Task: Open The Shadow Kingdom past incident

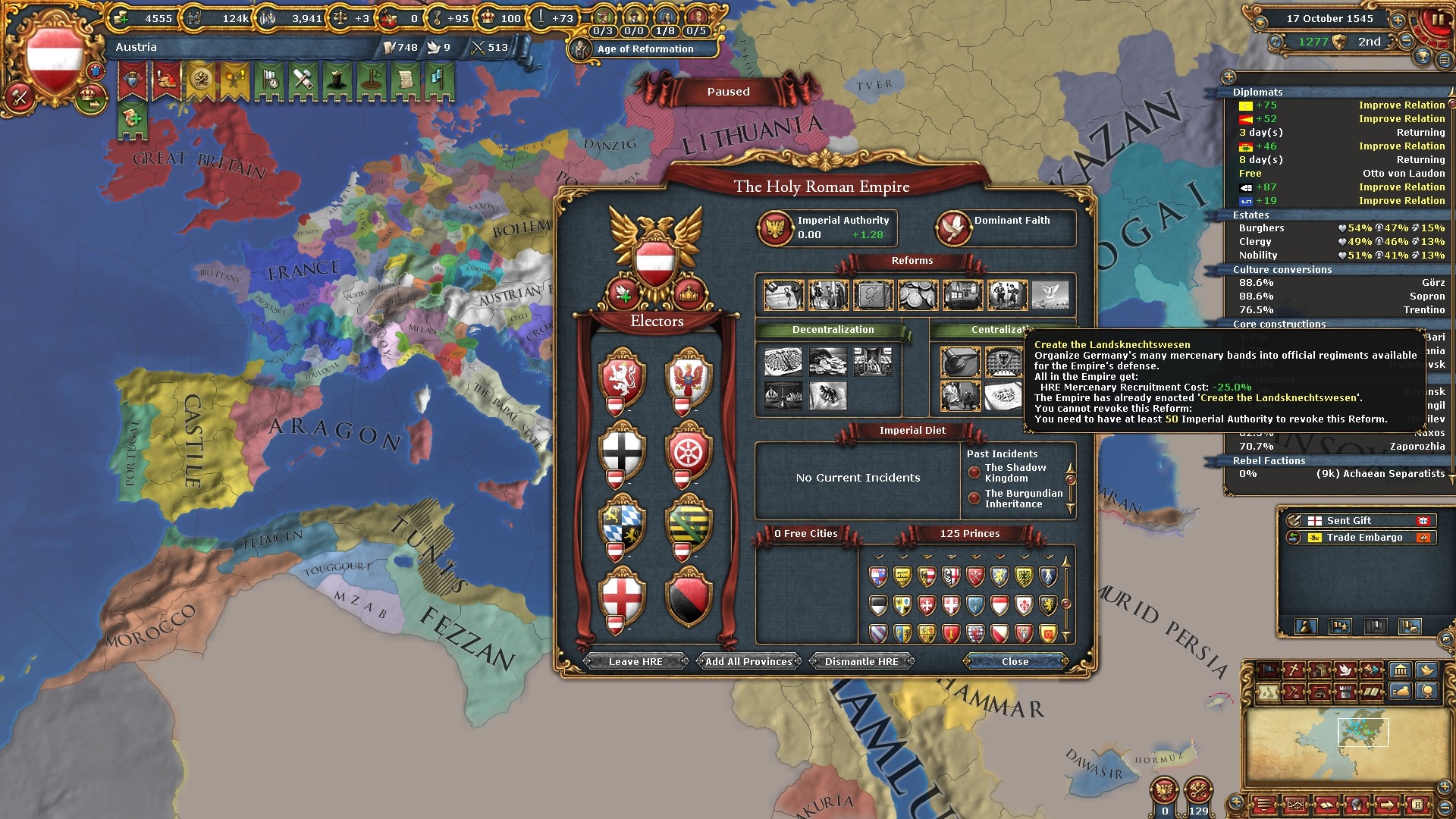Action: coord(1015,473)
